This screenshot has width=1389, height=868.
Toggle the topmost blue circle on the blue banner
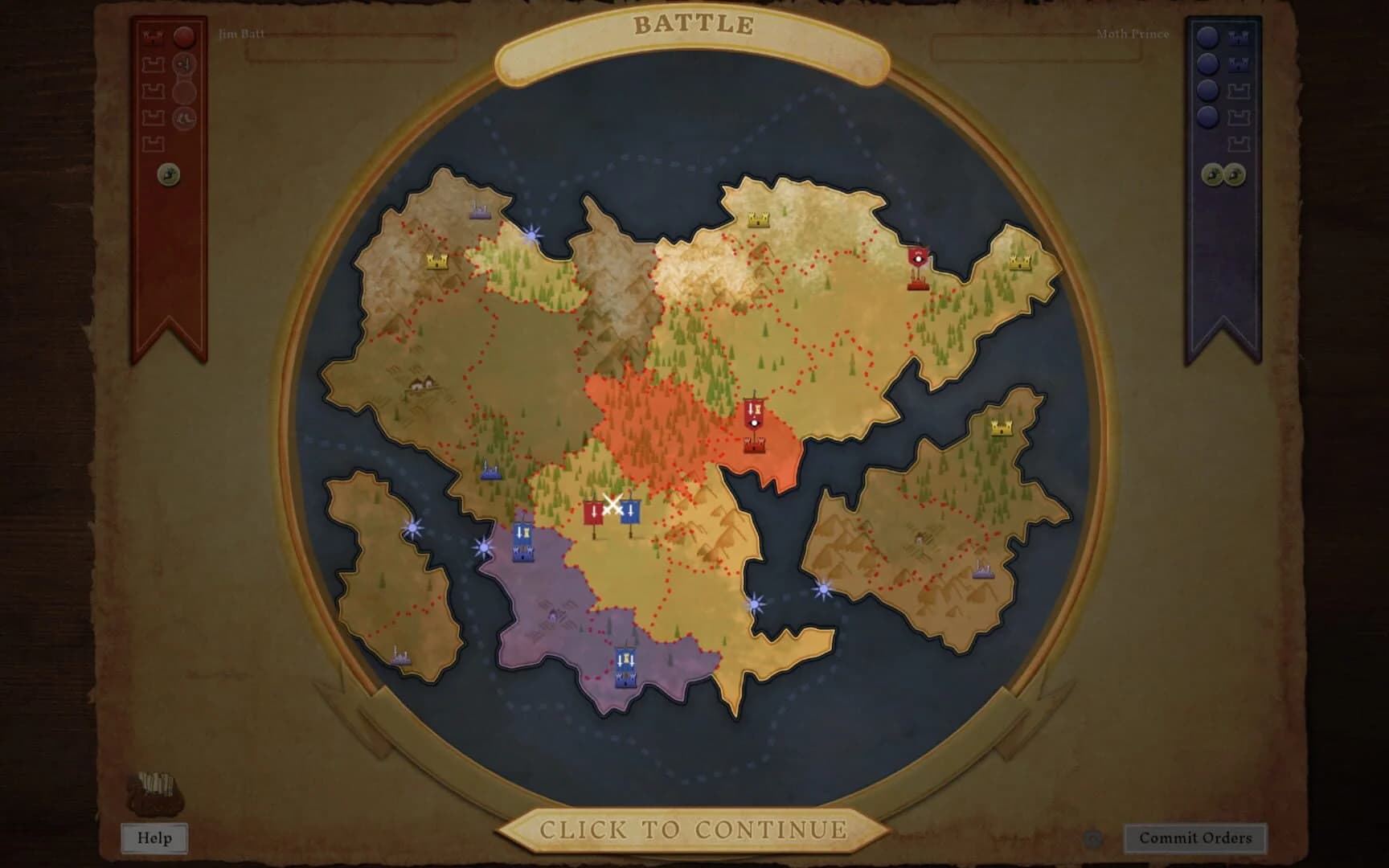1208,36
